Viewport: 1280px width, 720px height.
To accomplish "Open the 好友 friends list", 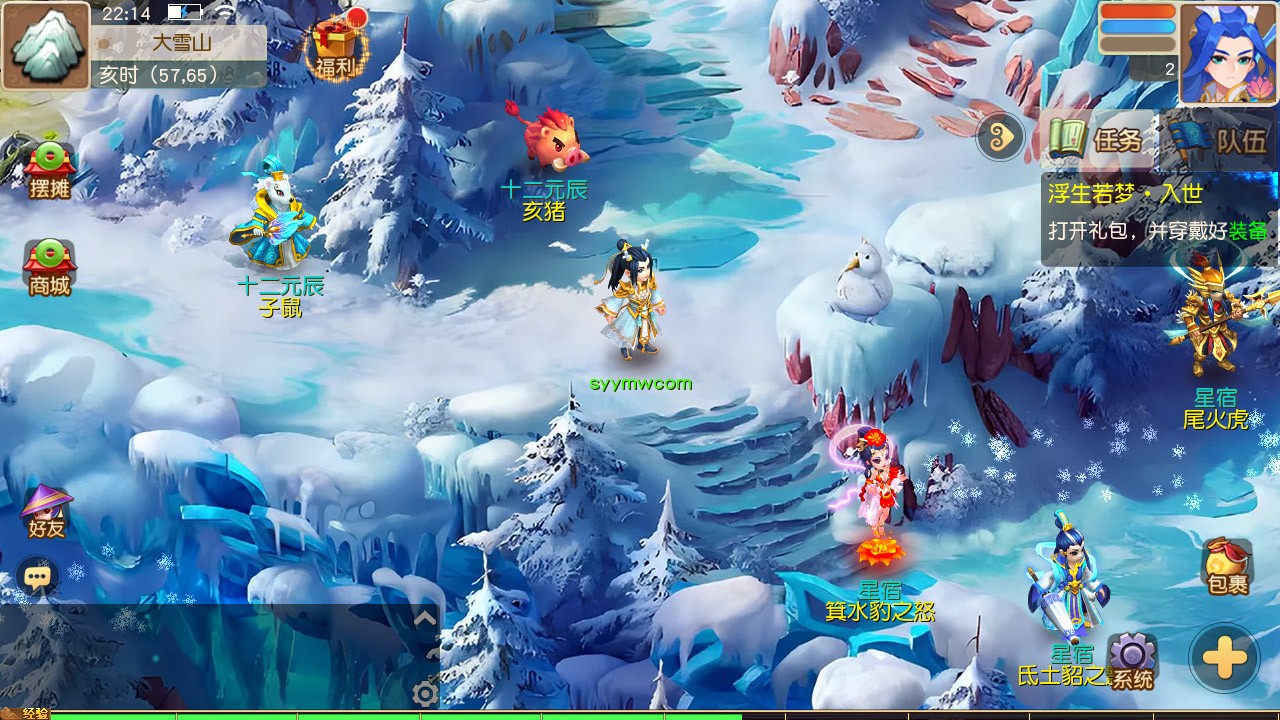I will (x=46, y=512).
